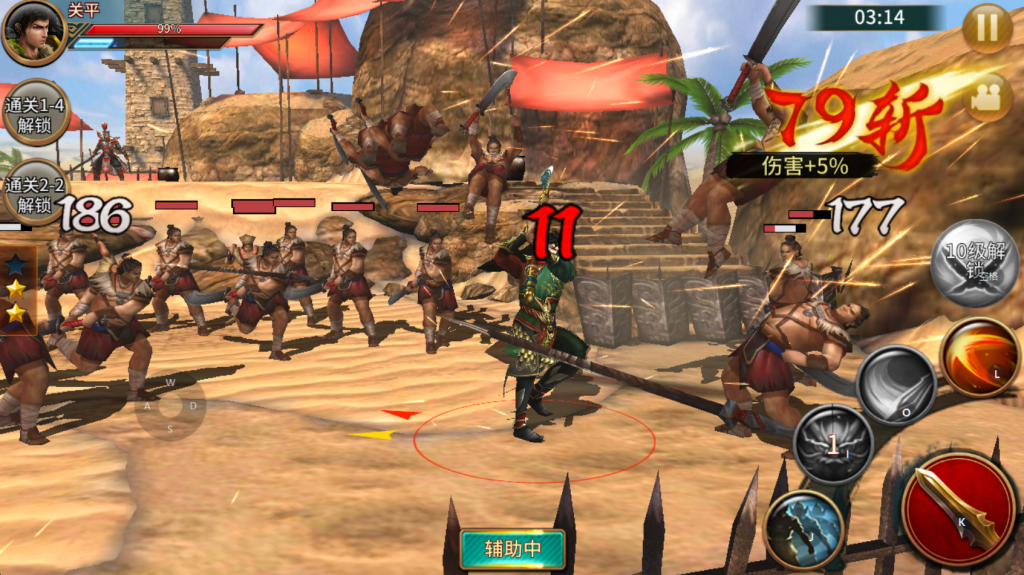Image resolution: width=1024 pixels, height=575 pixels.
Task: Select the locked level 10 skill slot
Action: [x=973, y=261]
